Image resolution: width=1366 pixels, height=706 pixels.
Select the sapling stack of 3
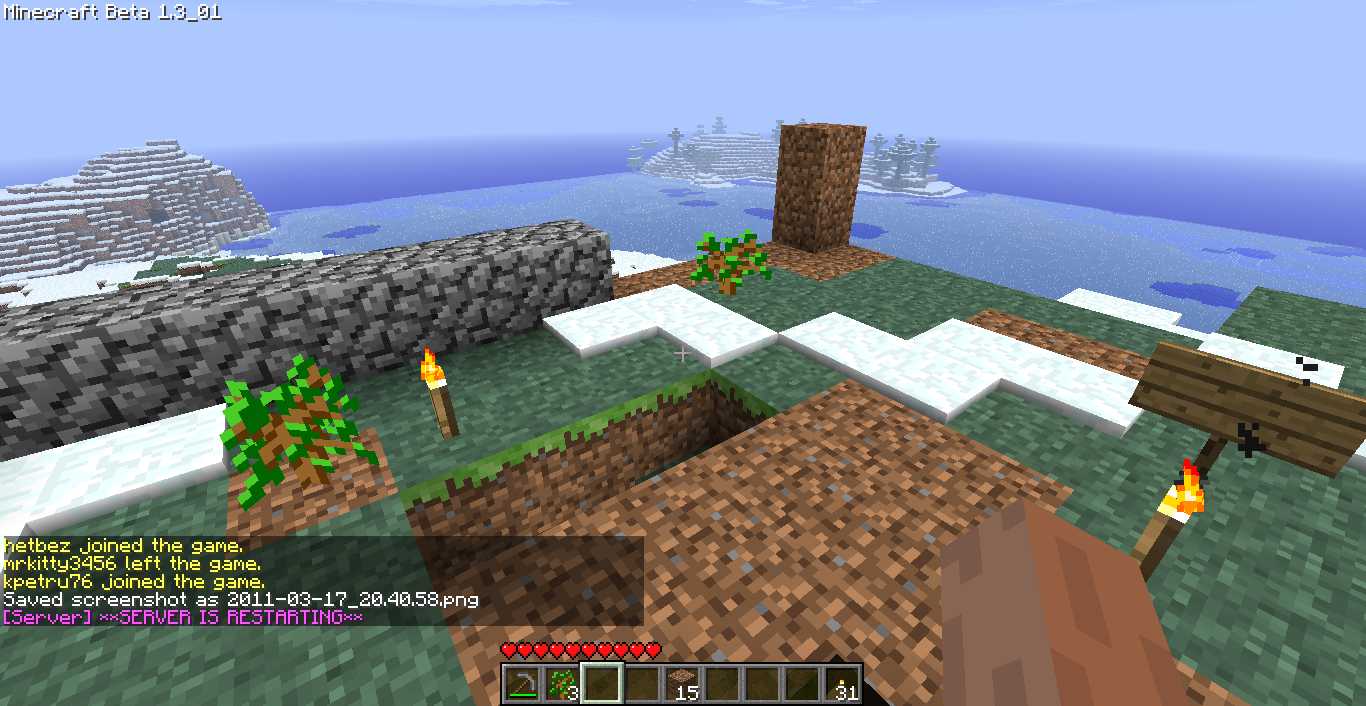[x=561, y=684]
